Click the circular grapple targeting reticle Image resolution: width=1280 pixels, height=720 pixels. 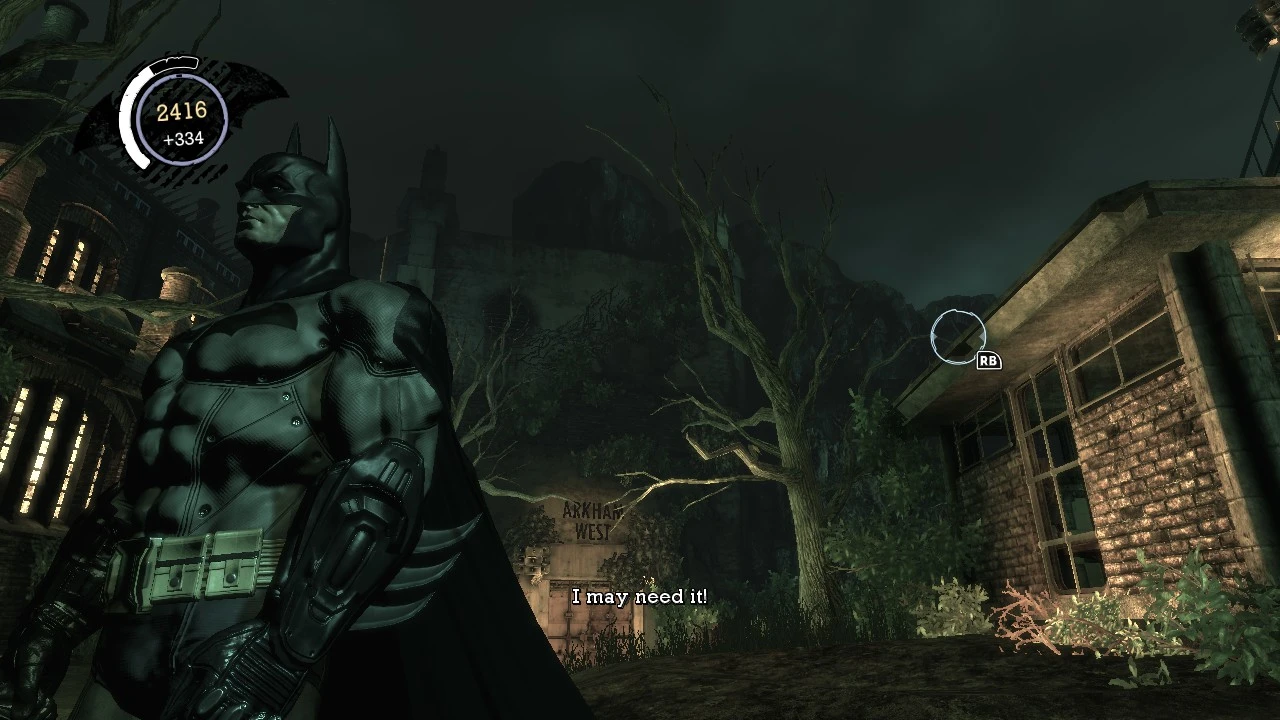958,337
